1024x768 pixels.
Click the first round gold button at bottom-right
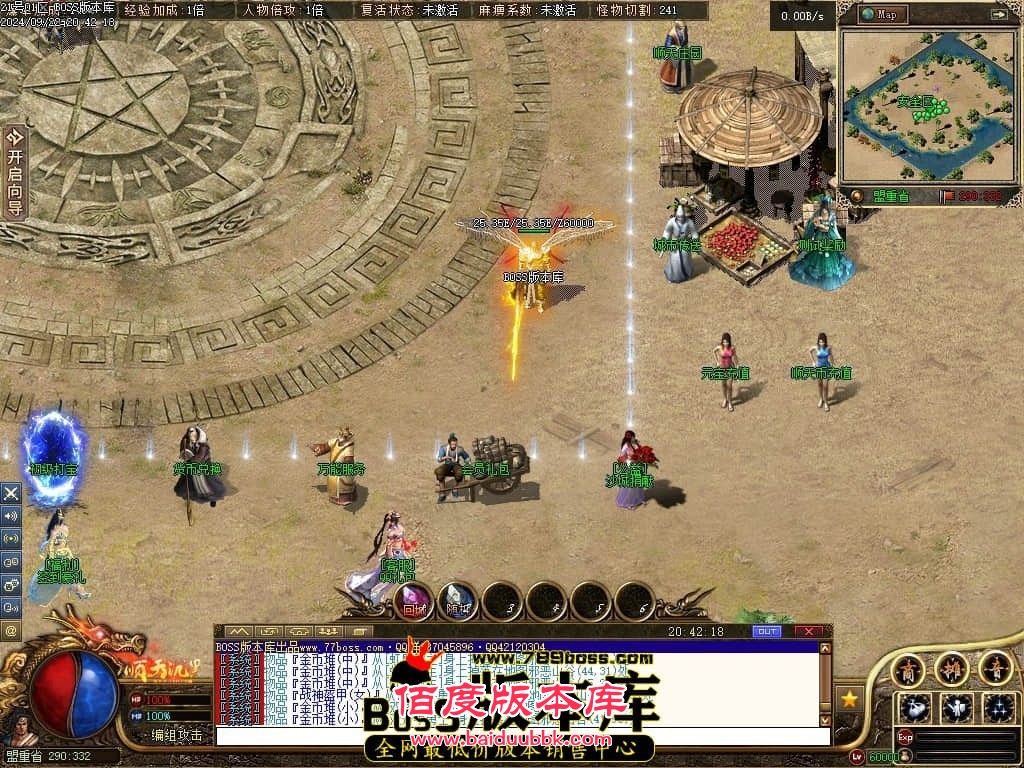tap(909, 667)
